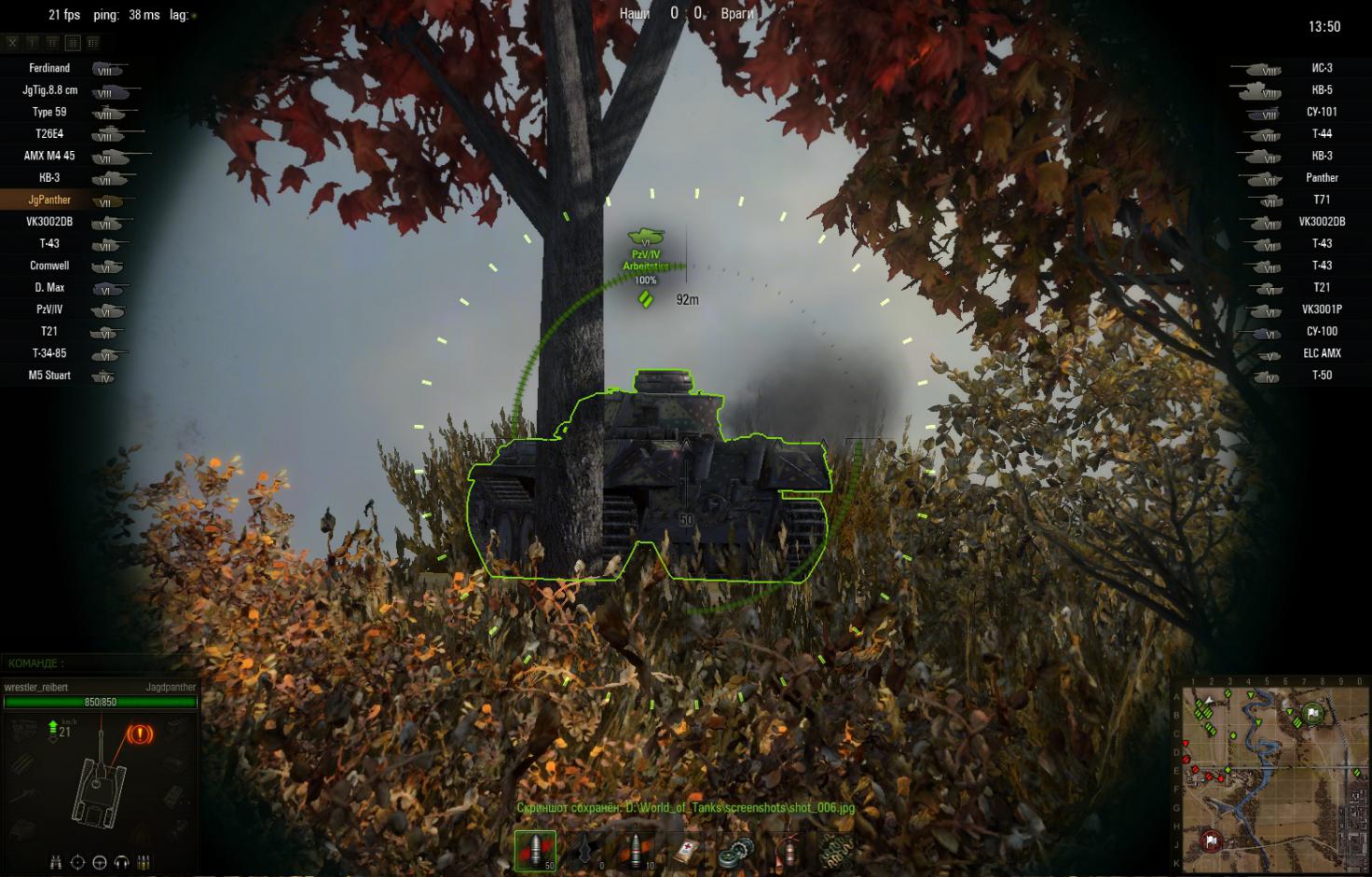Image resolution: width=1372 pixels, height=877 pixels.
Task: Hide the player list with X button
Action: pyautogui.click(x=12, y=42)
